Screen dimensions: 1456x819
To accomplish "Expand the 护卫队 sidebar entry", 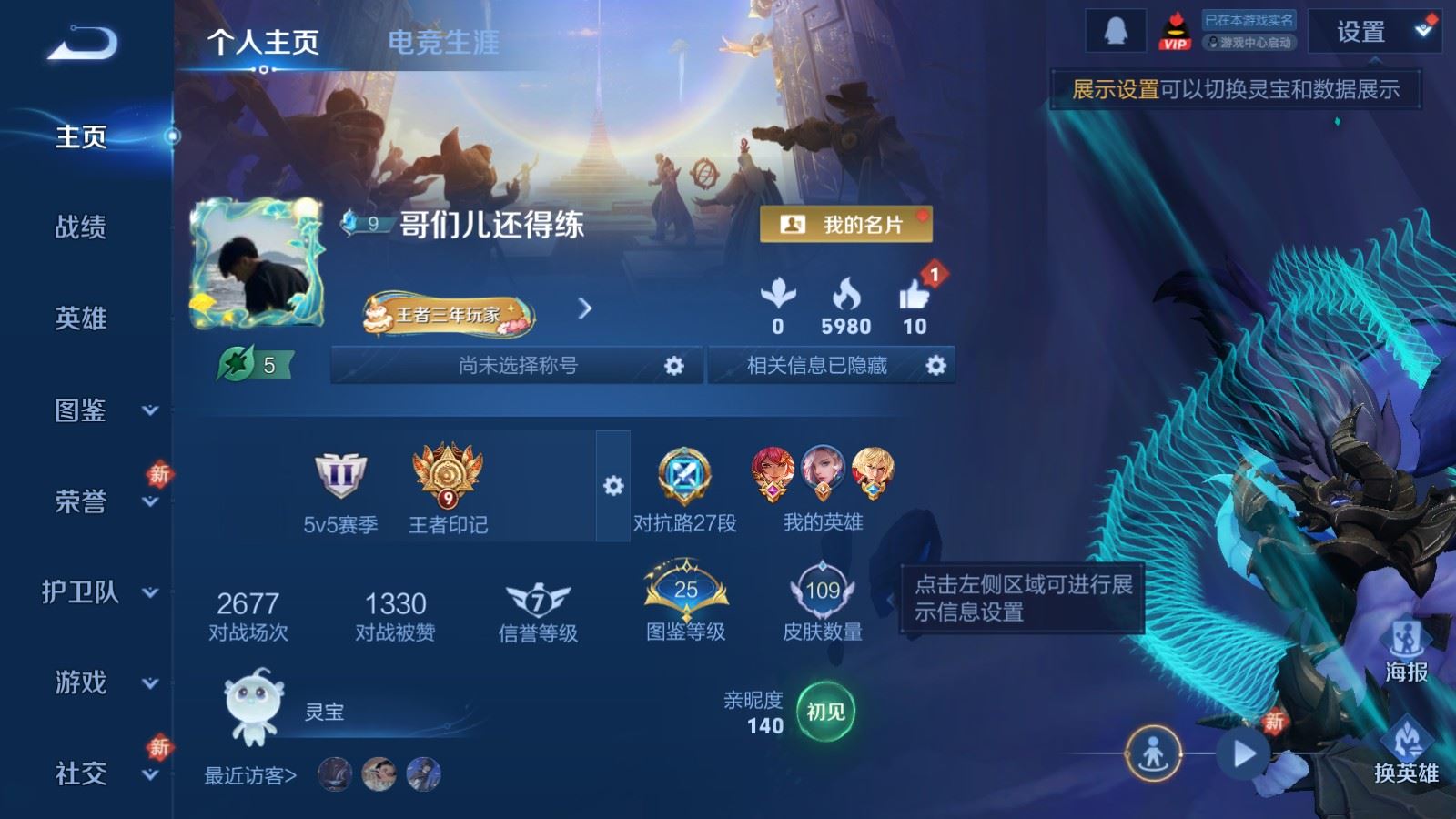I will (100, 592).
